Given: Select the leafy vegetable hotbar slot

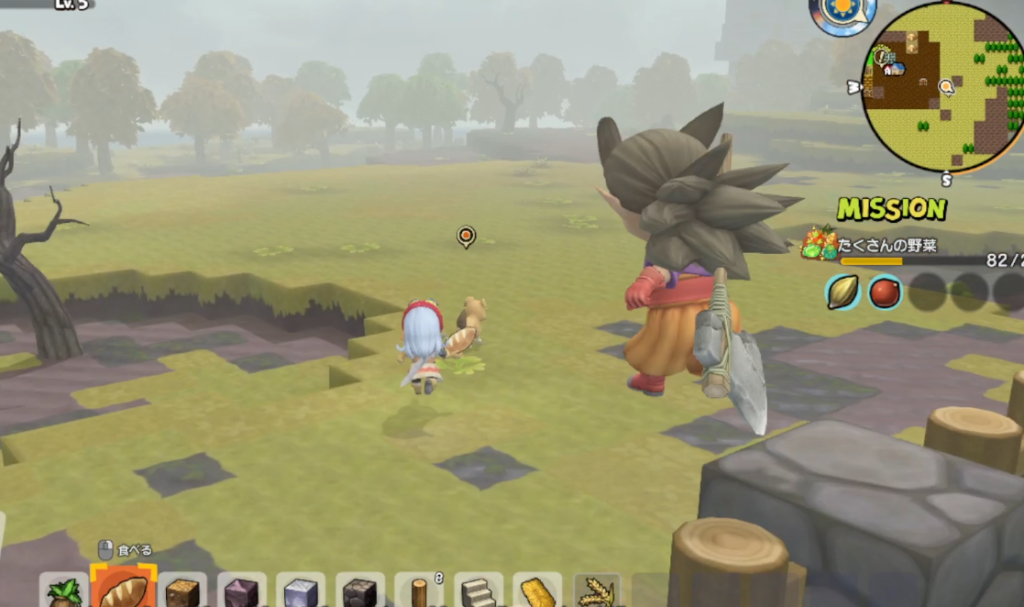Looking at the screenshot, I should (65, 592).
